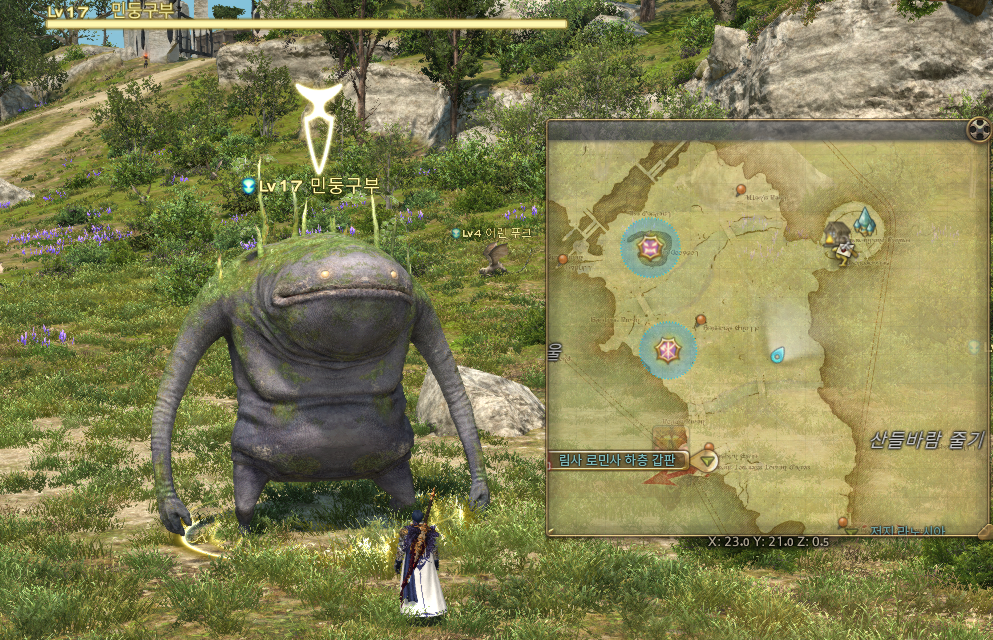This screenshot has width=993, height=640.
Task: Select the monster-face boss FATE marker
Action: pos(652,246)
